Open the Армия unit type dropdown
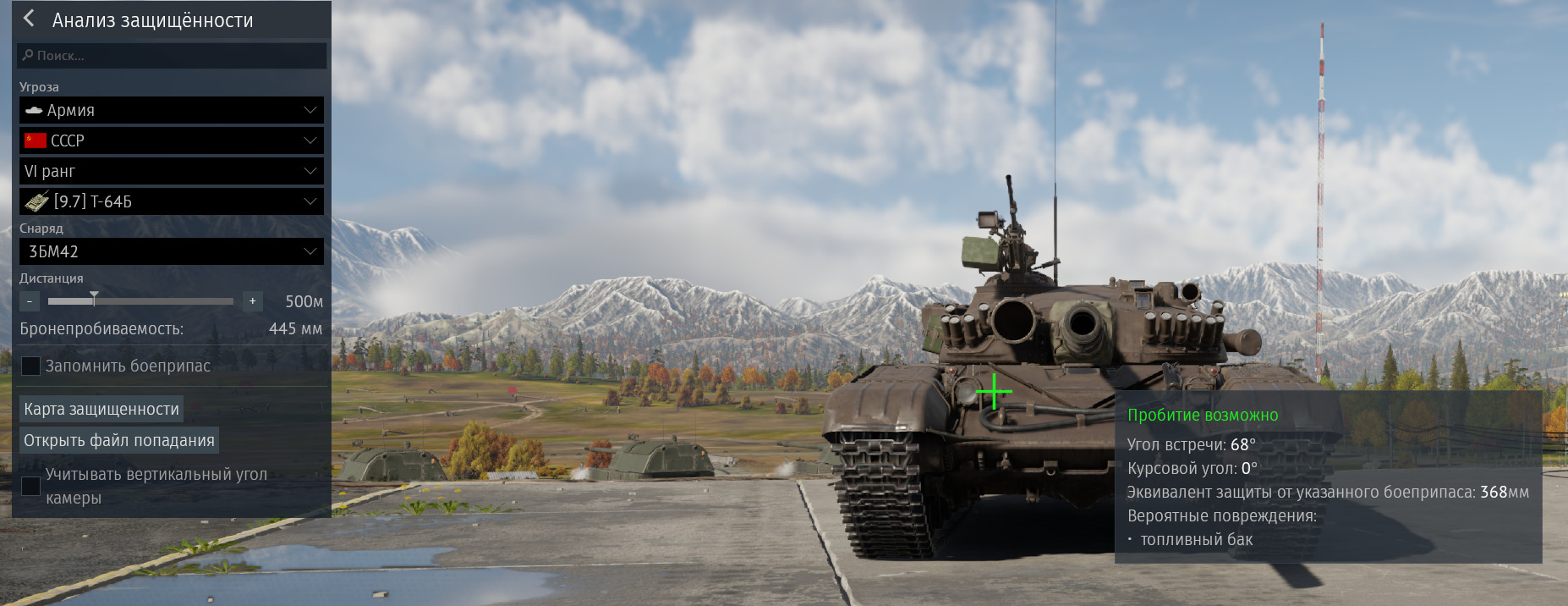This screenshot has width=1568, height=606. click(x=172, y=110)
